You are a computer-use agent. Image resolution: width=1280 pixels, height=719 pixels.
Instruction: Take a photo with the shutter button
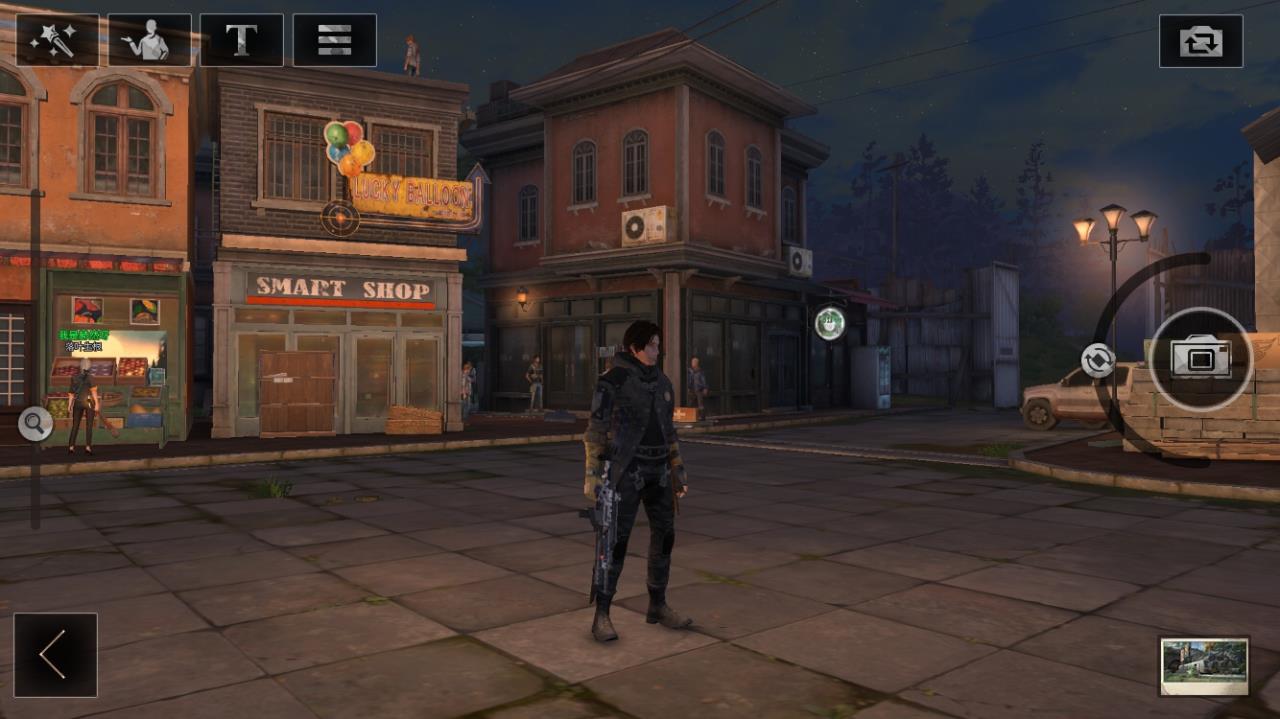click(1200, 359)
